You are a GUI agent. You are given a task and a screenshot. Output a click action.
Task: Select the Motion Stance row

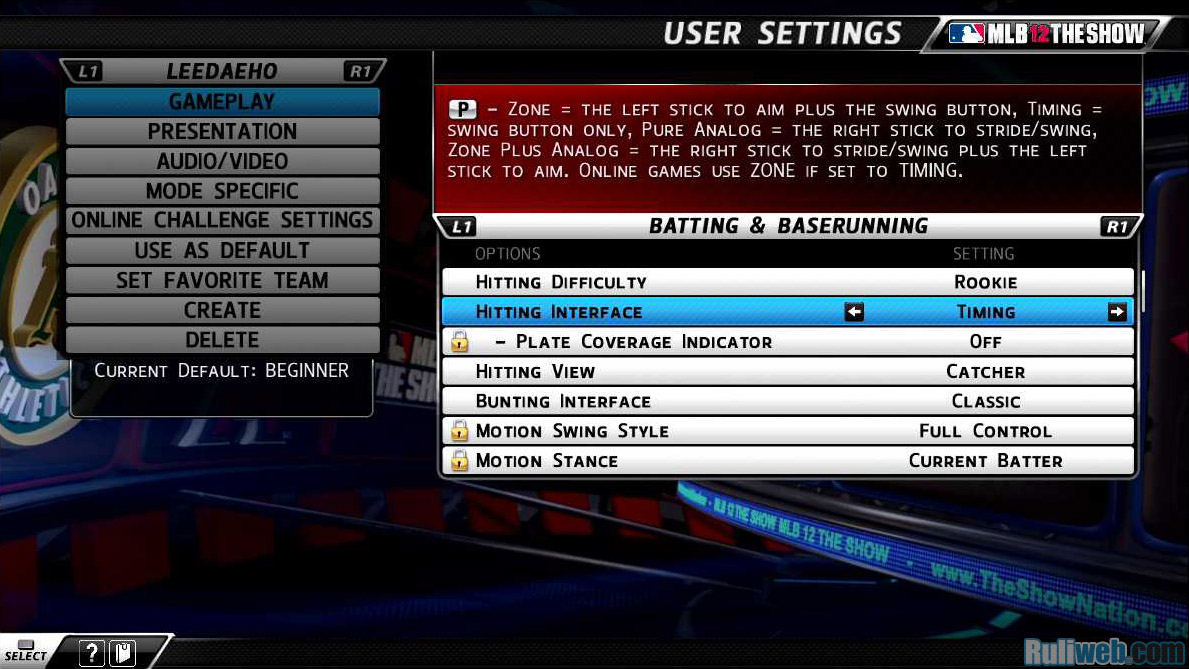coord(787,461)
